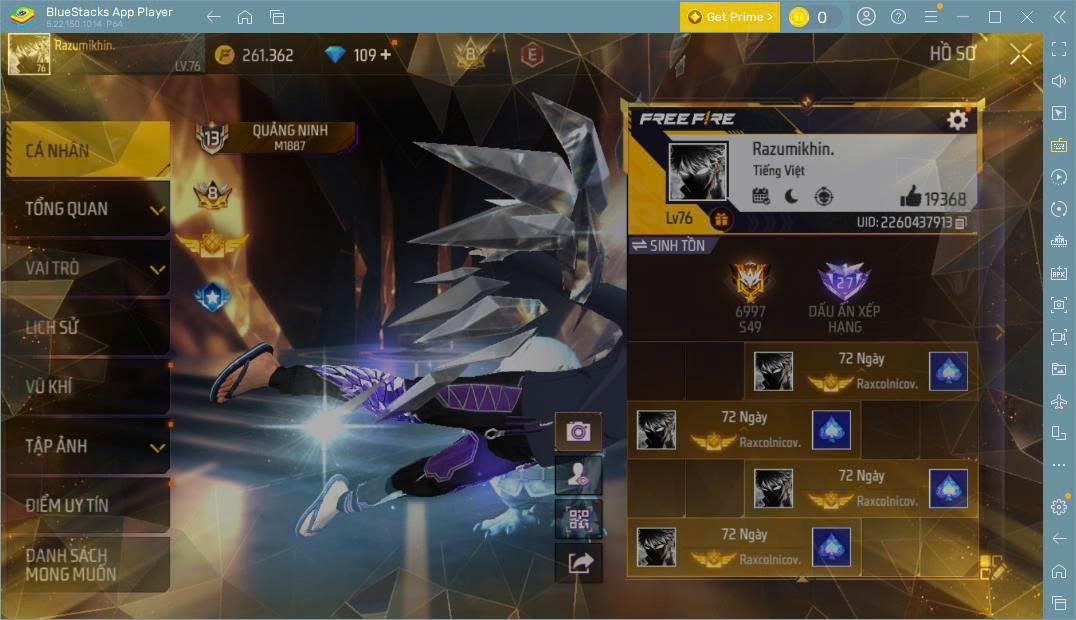This screenshot has width=1076, height=620.
Task: Open the LỊCH SỬ tab
Action: pos(86,327)
